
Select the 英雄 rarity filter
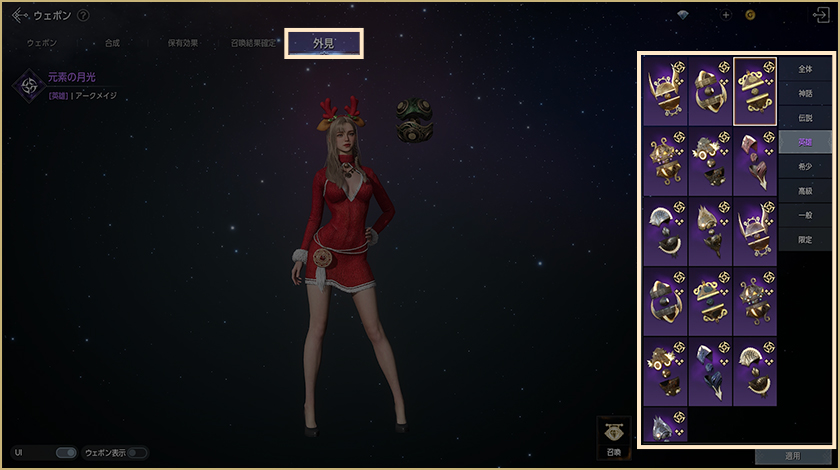(x=806, y=142)
